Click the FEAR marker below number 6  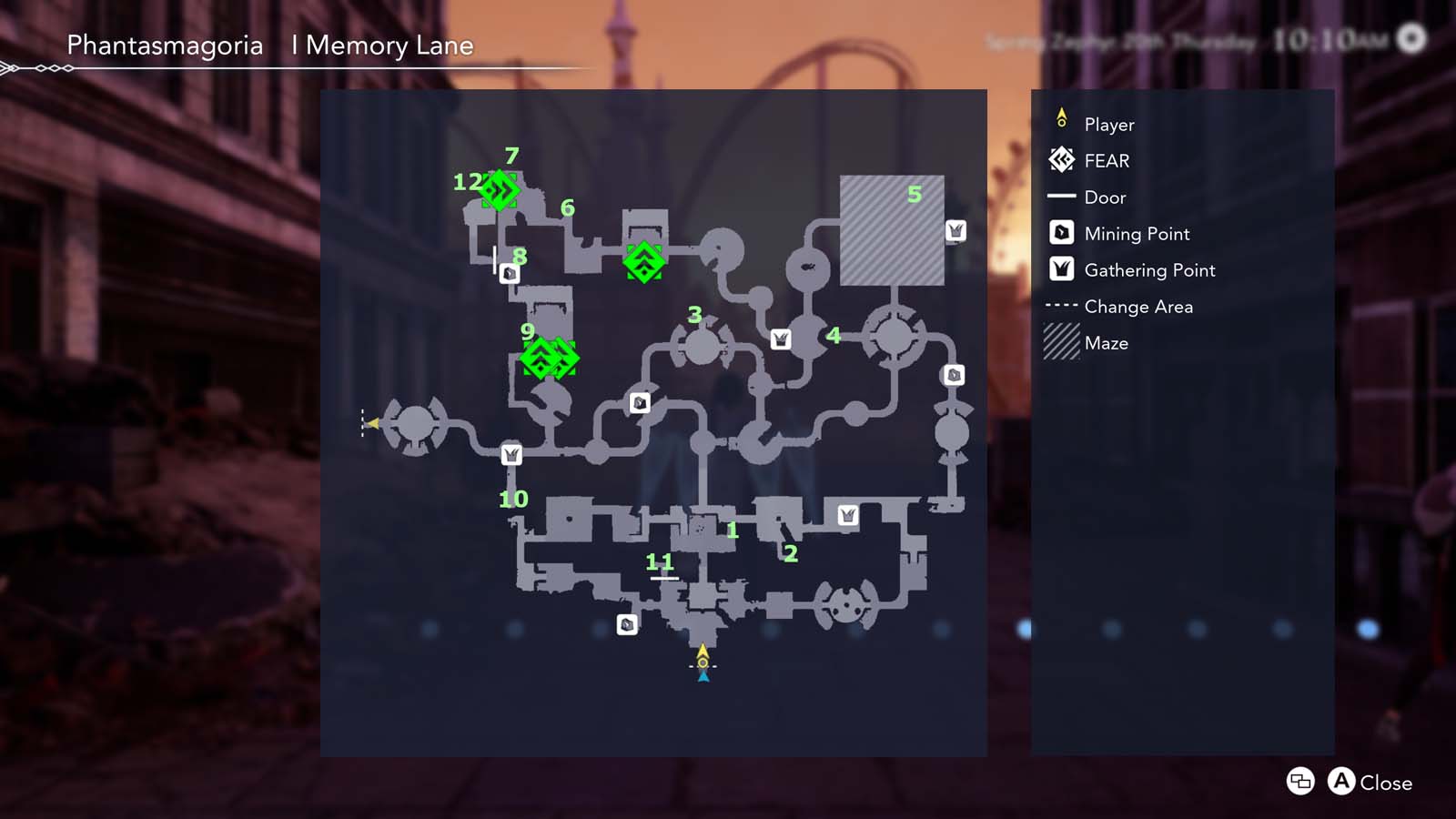[646, 263]
